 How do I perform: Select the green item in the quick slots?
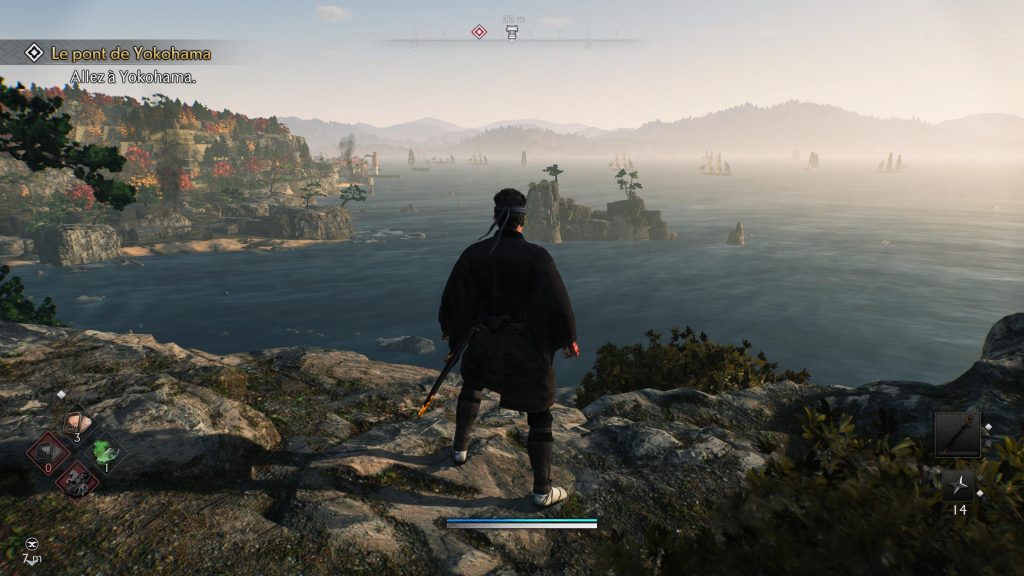[105, 452]
